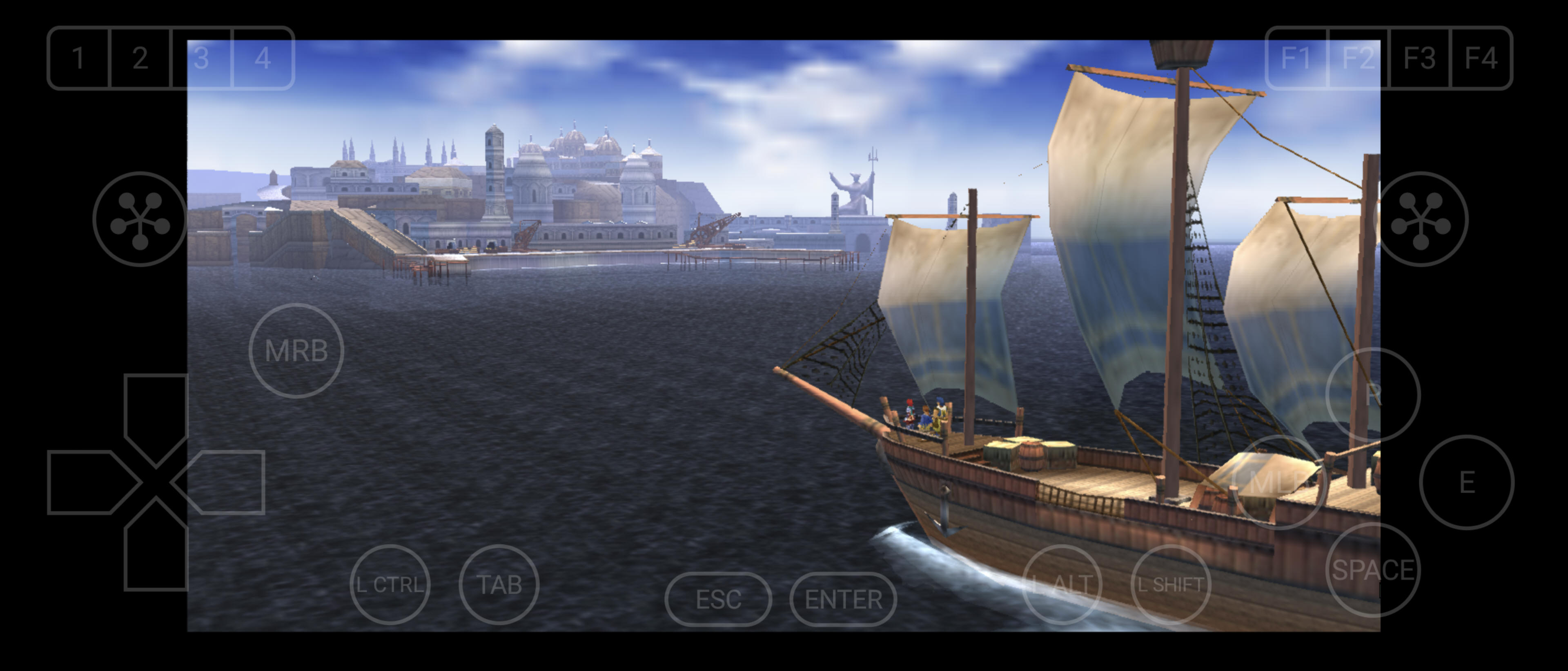Click the L CTRL virtual key

click(390, 584)
